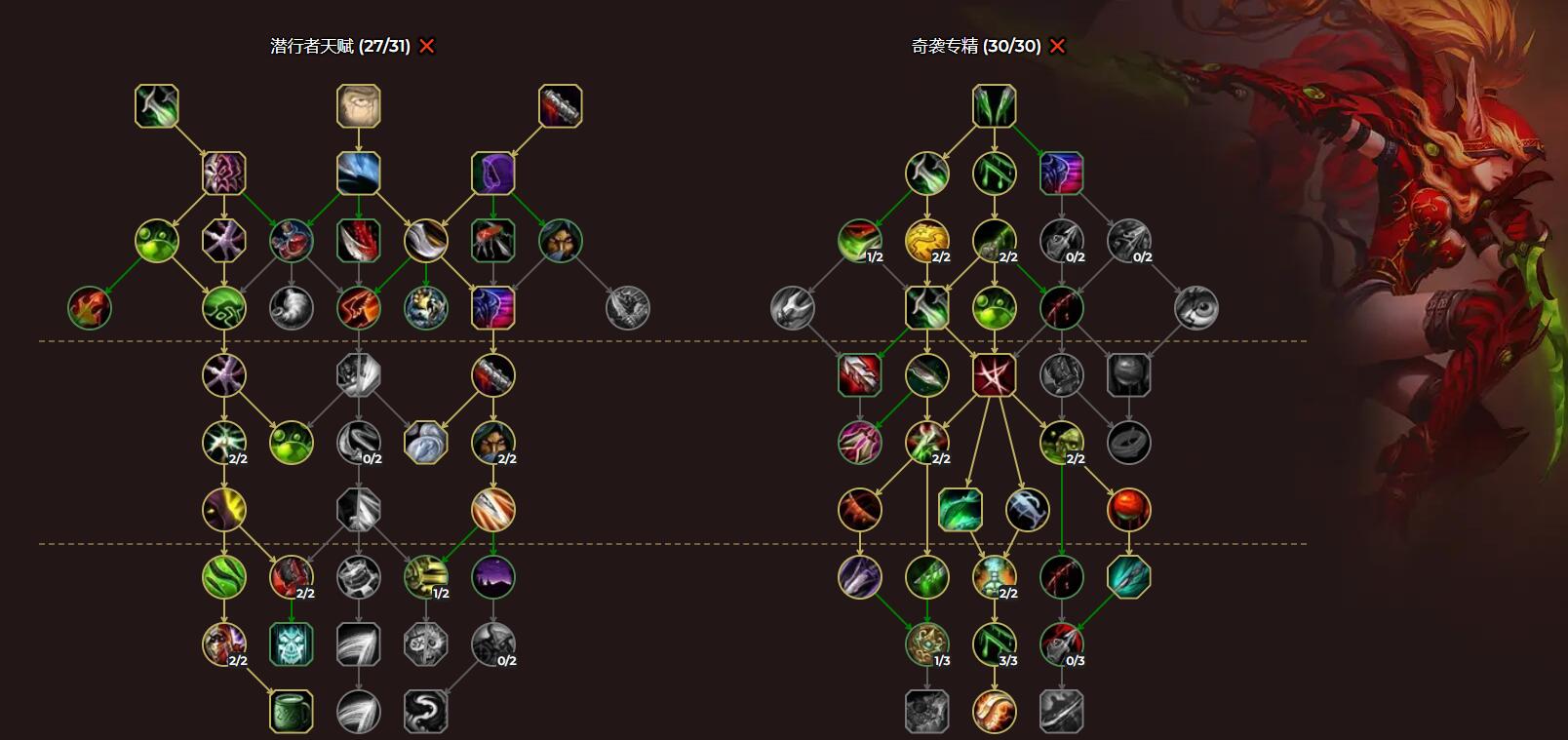This screenshot has height=740, width=1568.
Task: Select the unlearned gray eye talent
Action: point(1196,308)
